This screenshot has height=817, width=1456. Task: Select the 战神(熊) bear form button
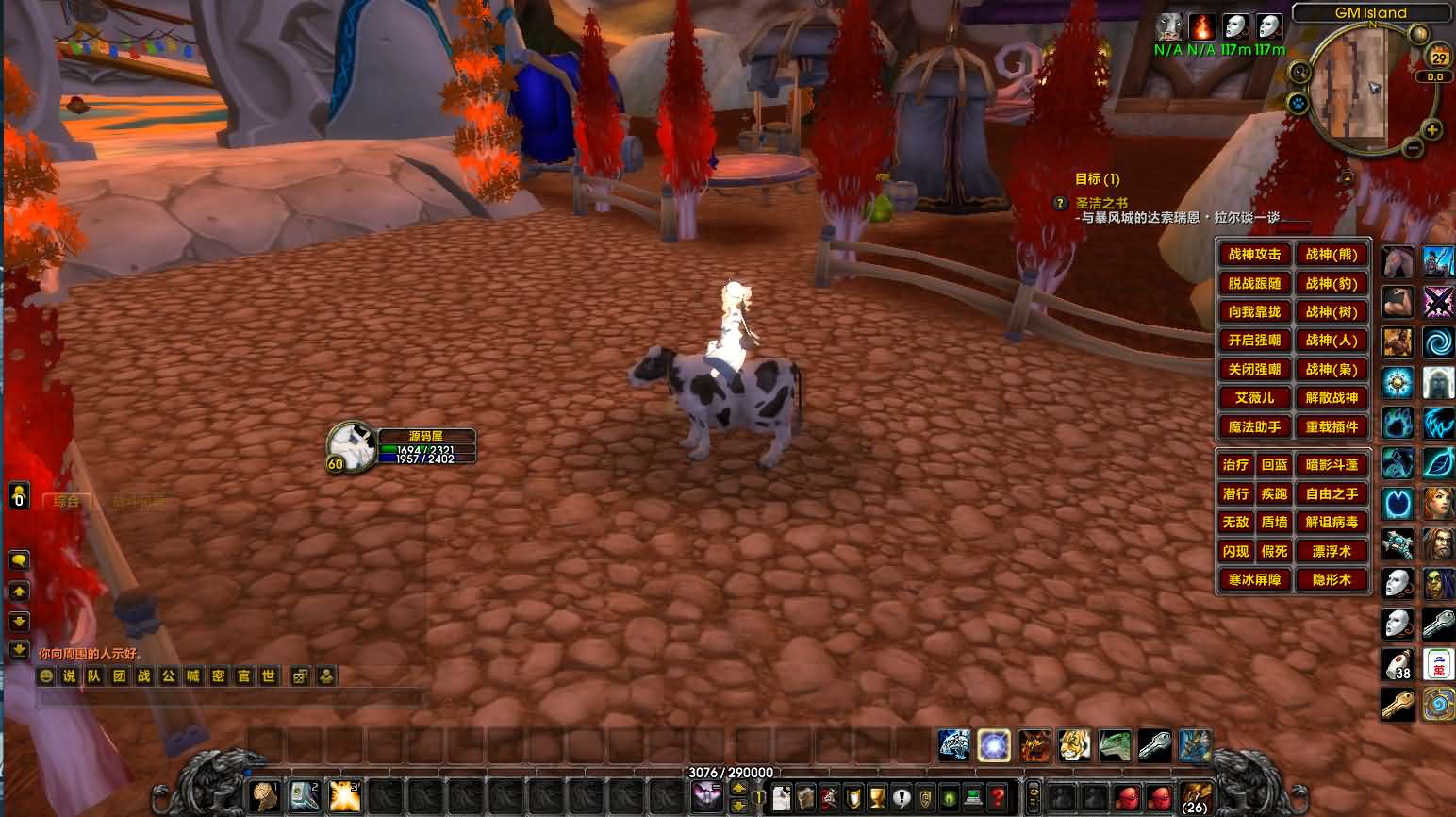1332,254
